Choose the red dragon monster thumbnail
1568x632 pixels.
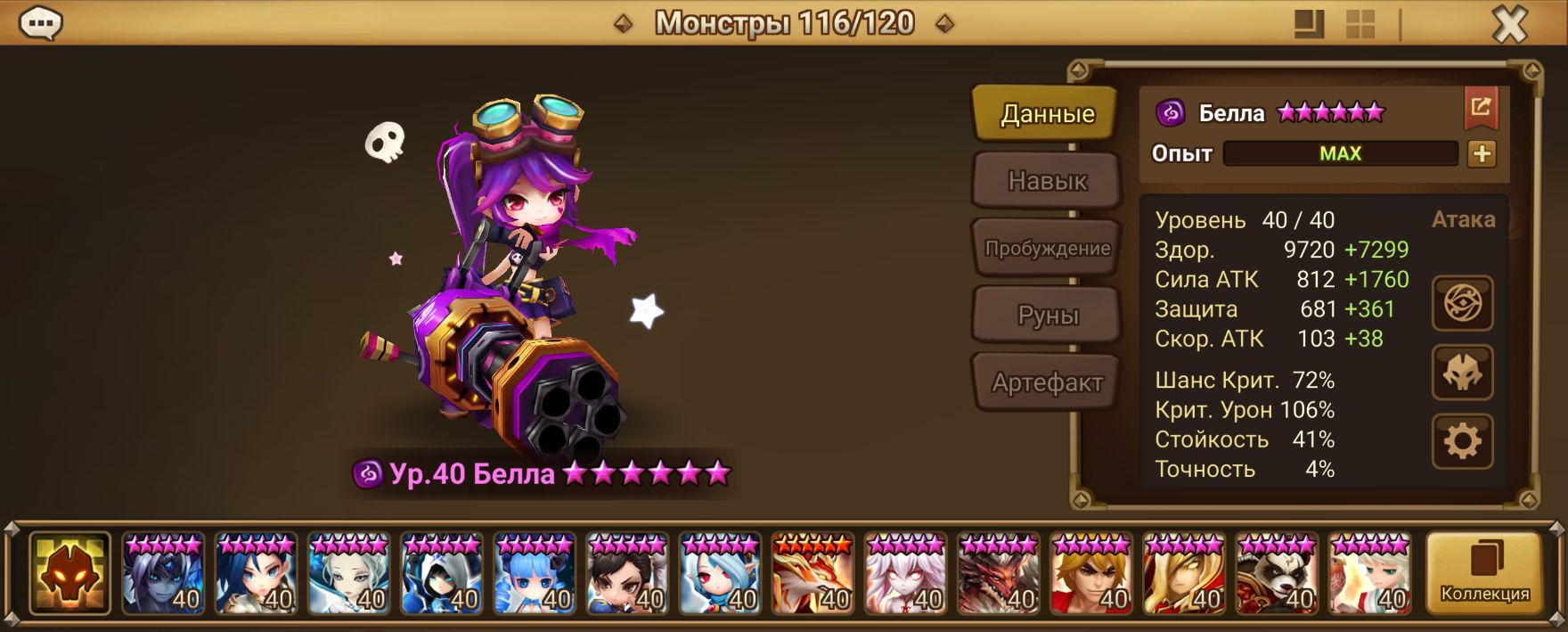pos(999,574)
